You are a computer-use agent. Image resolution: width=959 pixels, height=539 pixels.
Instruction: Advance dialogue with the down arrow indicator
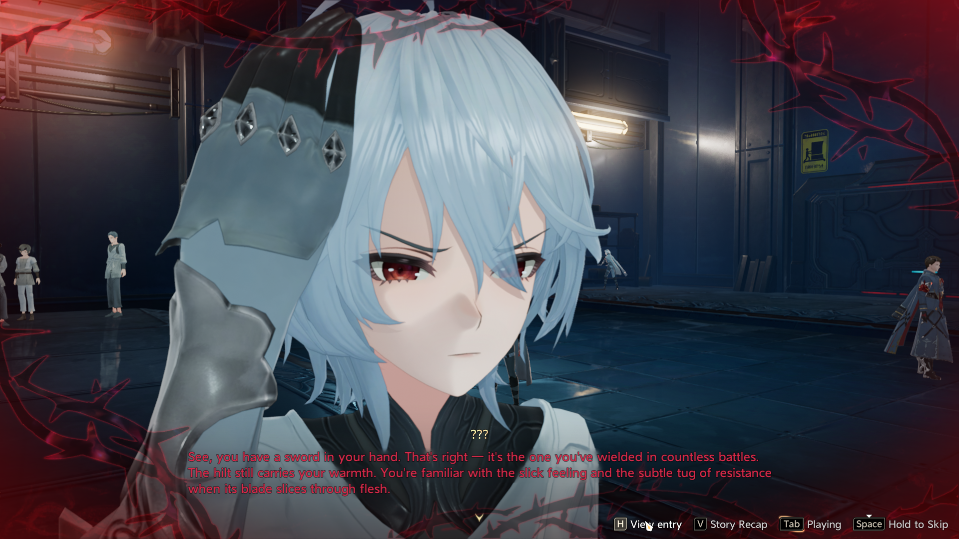[x=479, y=516]
